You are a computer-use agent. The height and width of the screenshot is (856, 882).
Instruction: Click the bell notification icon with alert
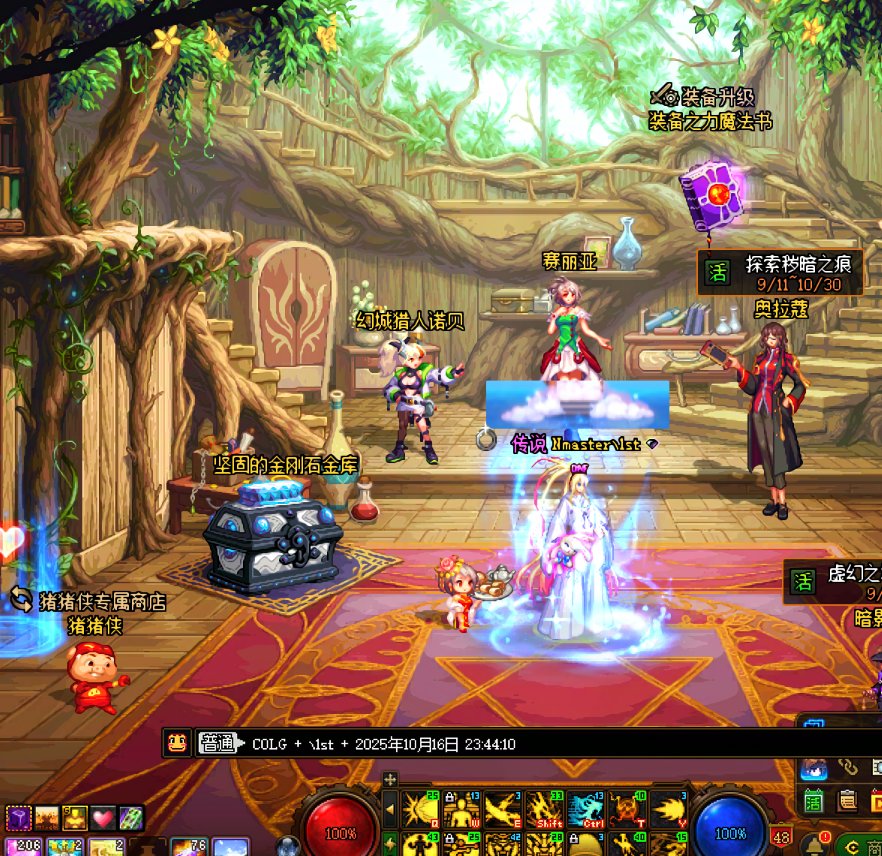(816, 845)
